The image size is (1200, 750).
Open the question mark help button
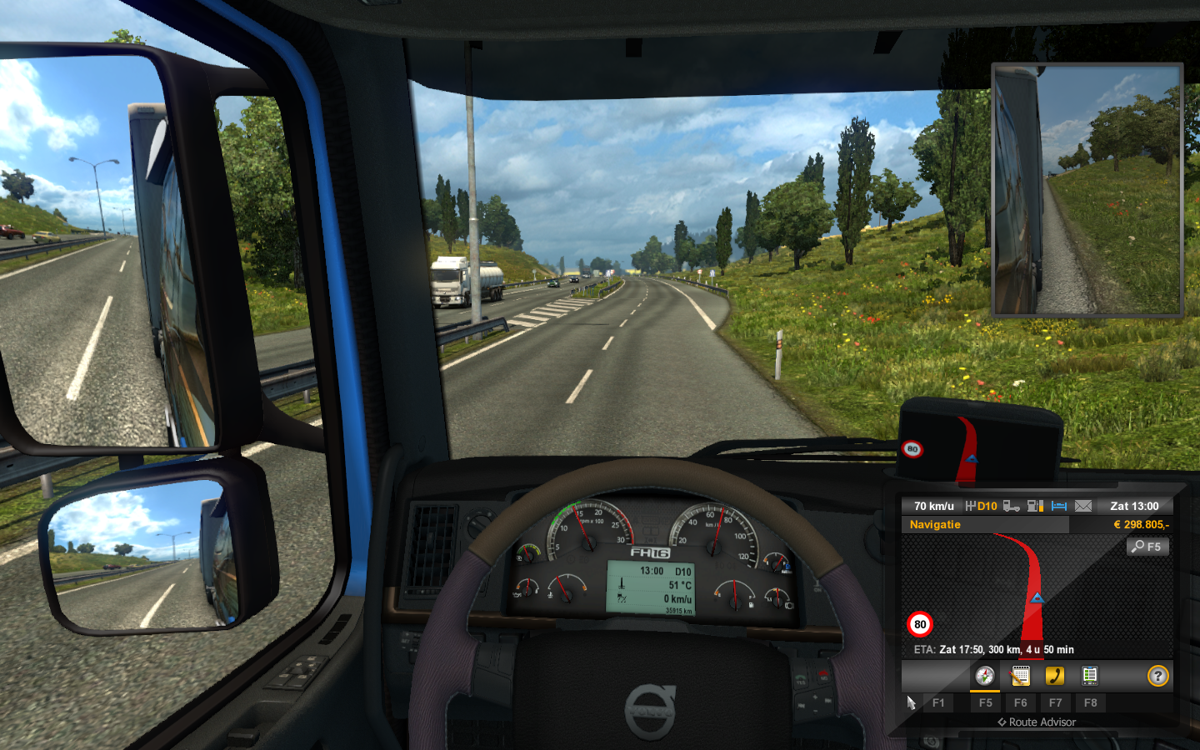1158,676
